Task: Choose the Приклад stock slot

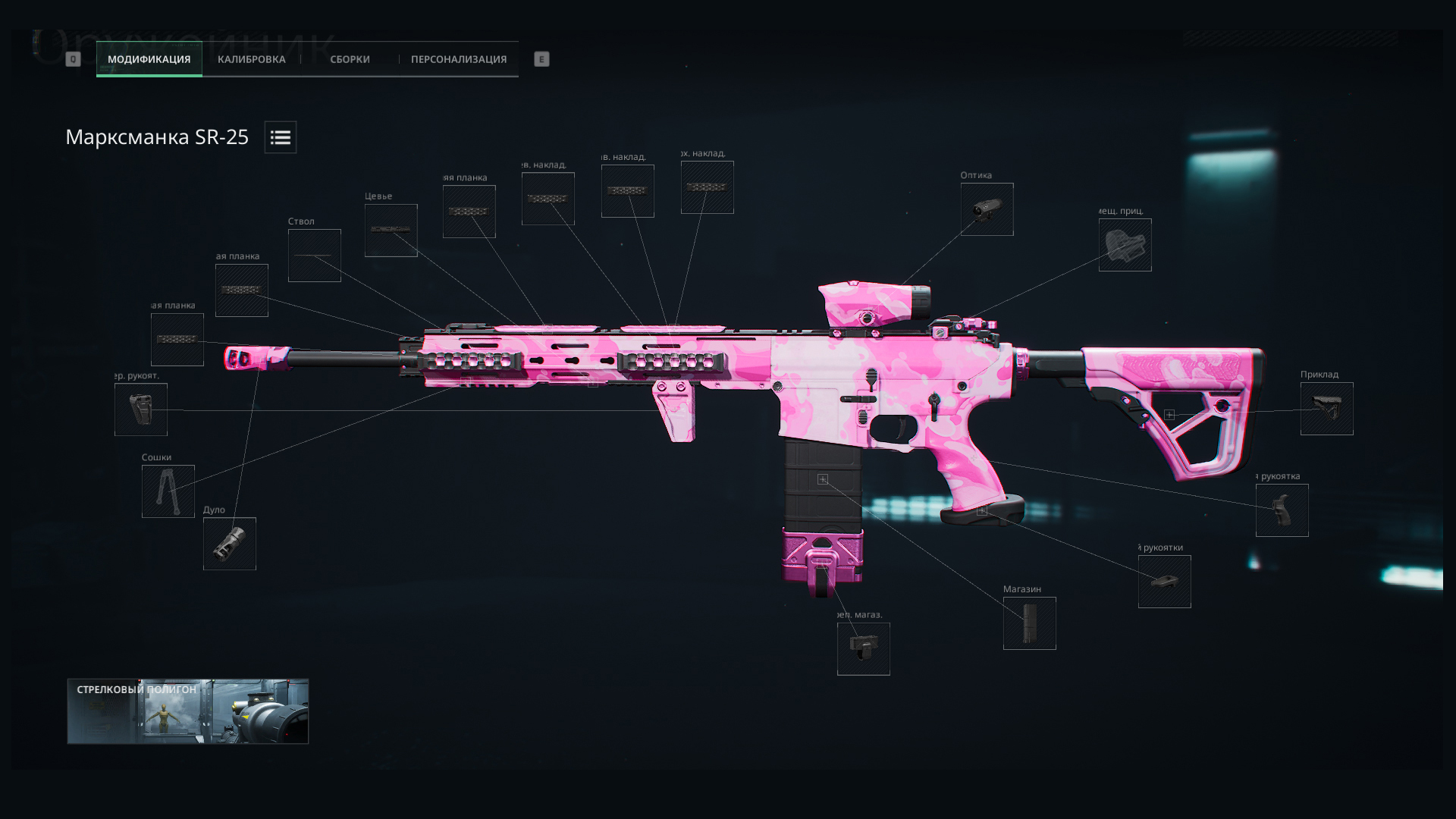Action: tap(1326, 409)
